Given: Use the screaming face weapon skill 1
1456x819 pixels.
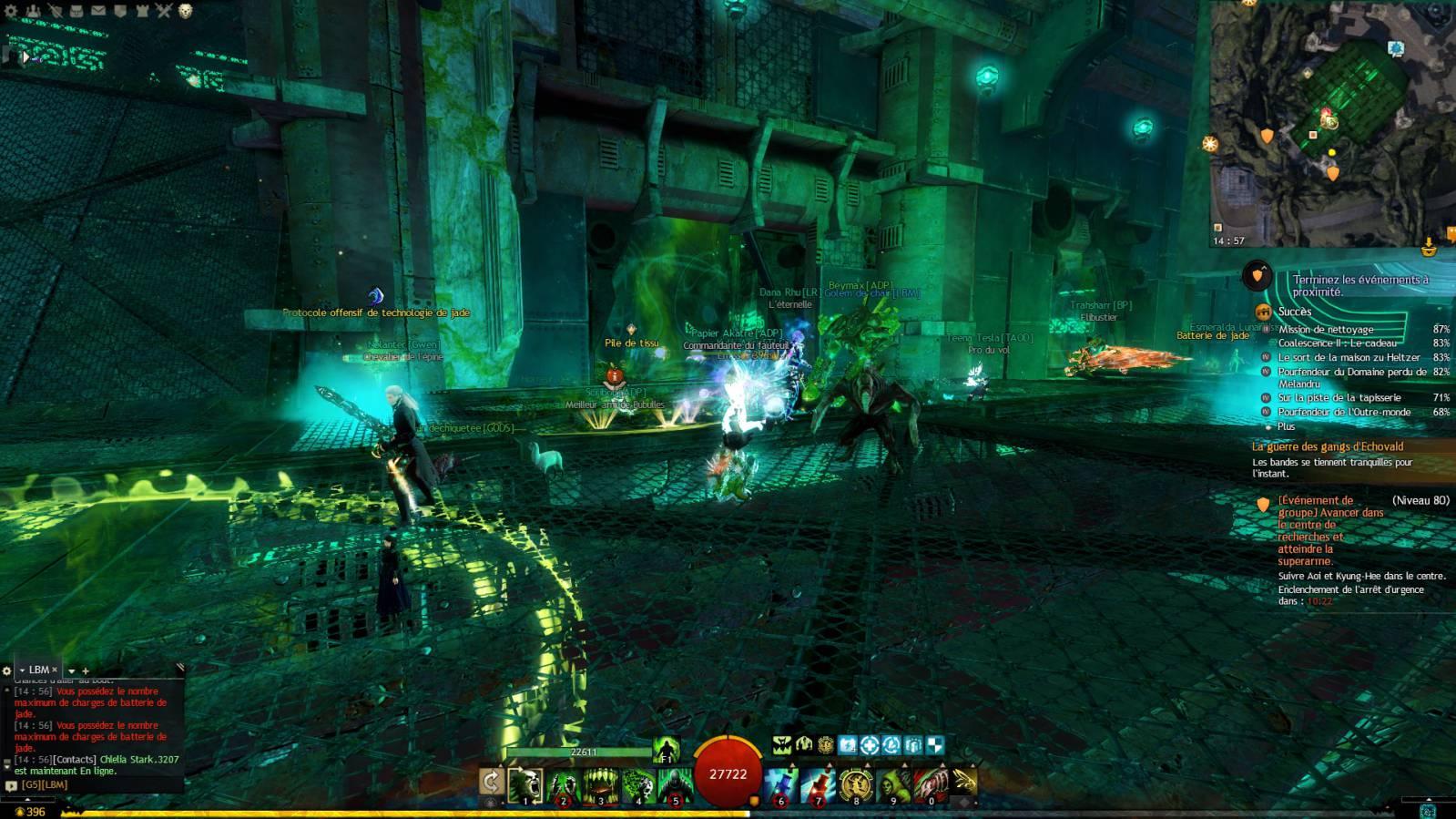Looking at the screenshot, I should [x=525, y=784].
